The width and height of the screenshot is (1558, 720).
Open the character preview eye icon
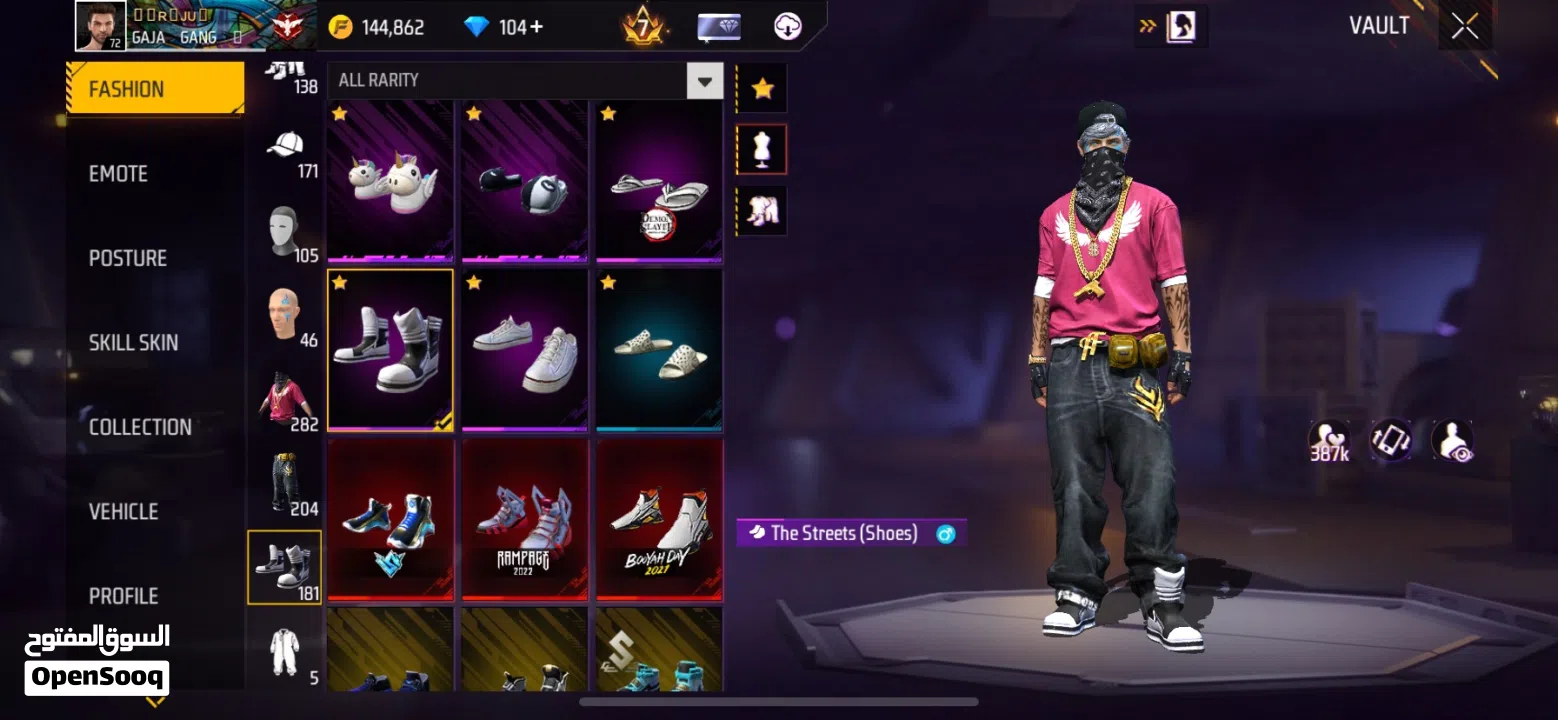click(1450, 438)
